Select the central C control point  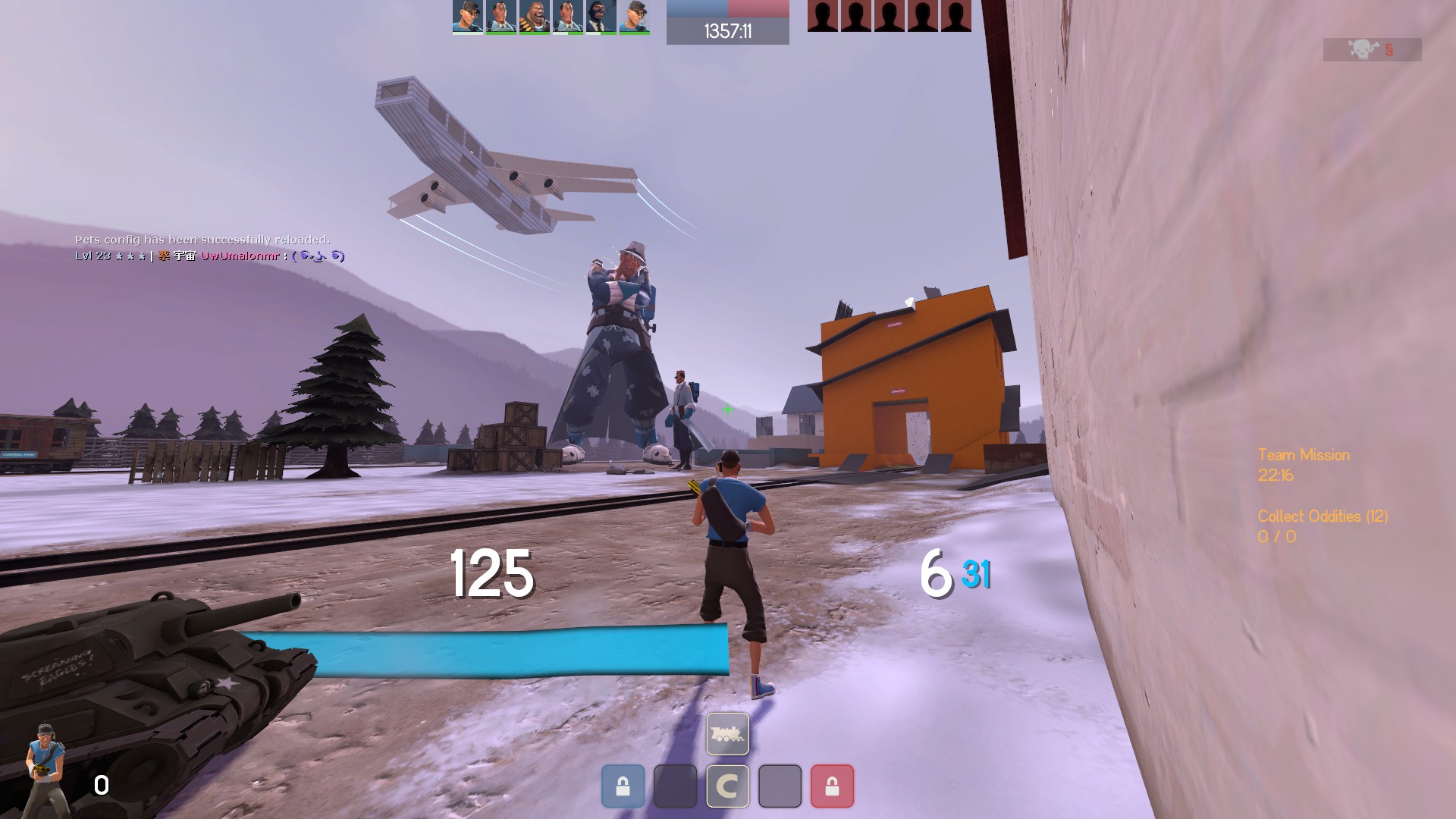pyautogui.click(x=727, y=786)
